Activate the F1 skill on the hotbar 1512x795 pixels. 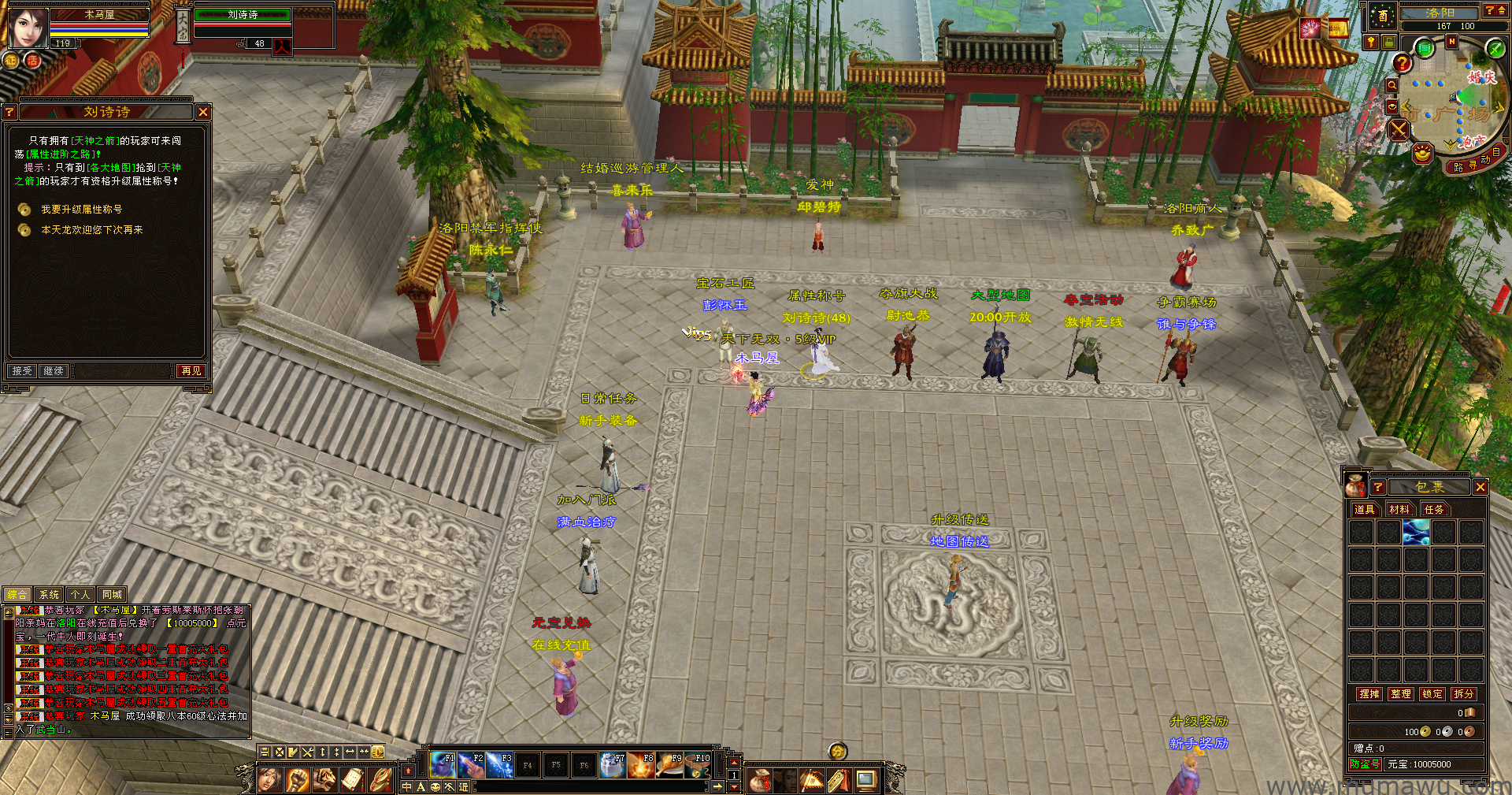pyautogui.click(x=443, y=764)
